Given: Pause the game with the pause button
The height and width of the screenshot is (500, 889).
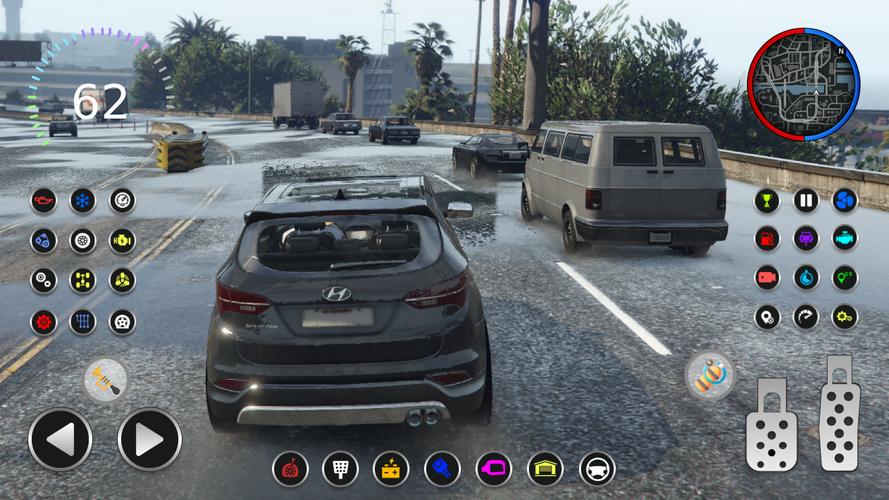Looking at the screenshot, I should point(806,200).
